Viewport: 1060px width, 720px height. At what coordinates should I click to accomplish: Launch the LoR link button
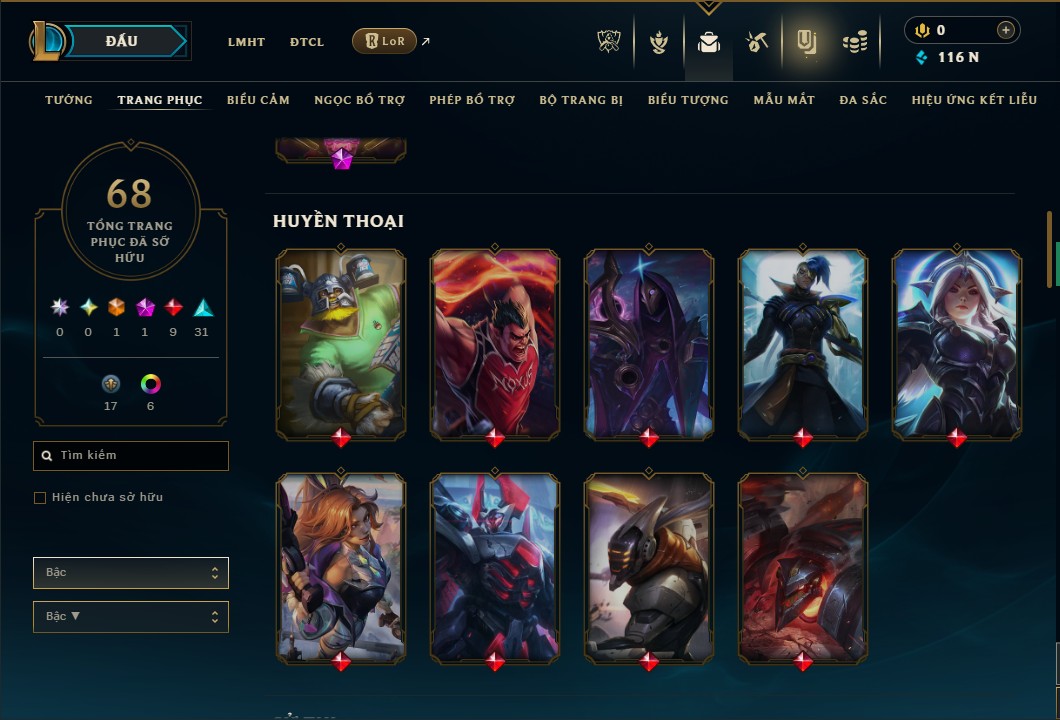click(x=384, y=41)
